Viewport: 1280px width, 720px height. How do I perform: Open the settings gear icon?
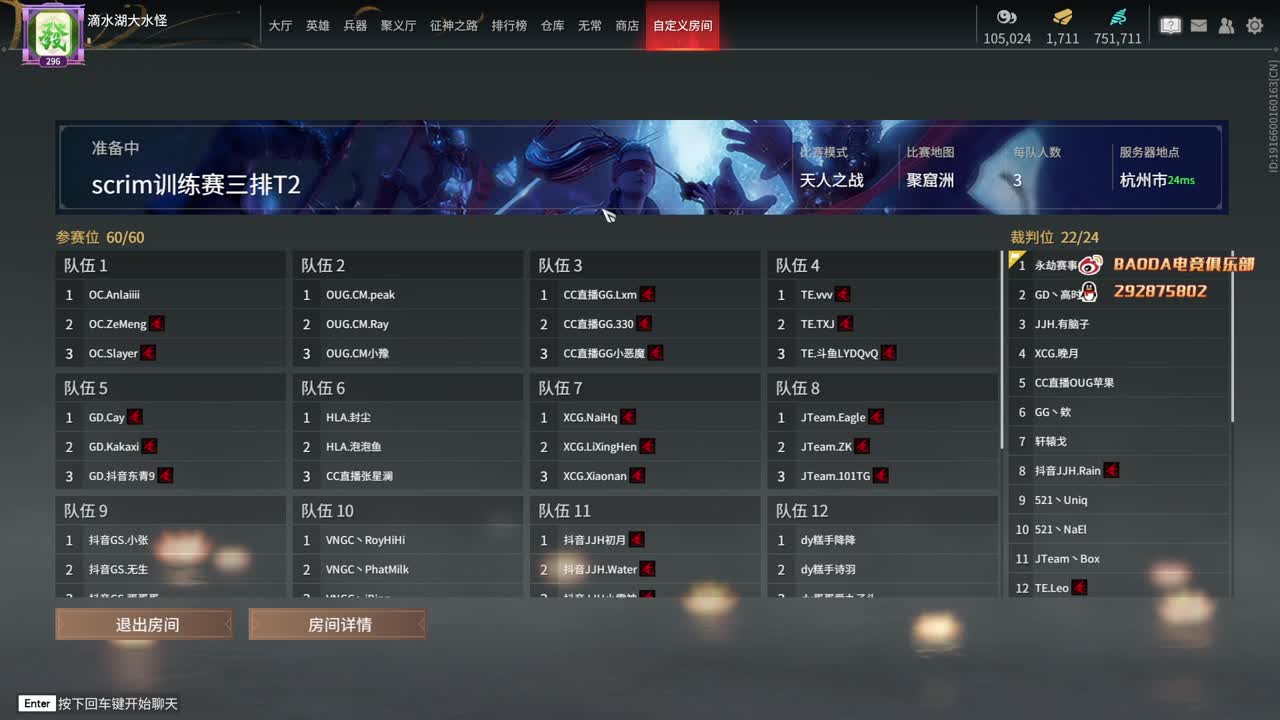coord(1254,25)
